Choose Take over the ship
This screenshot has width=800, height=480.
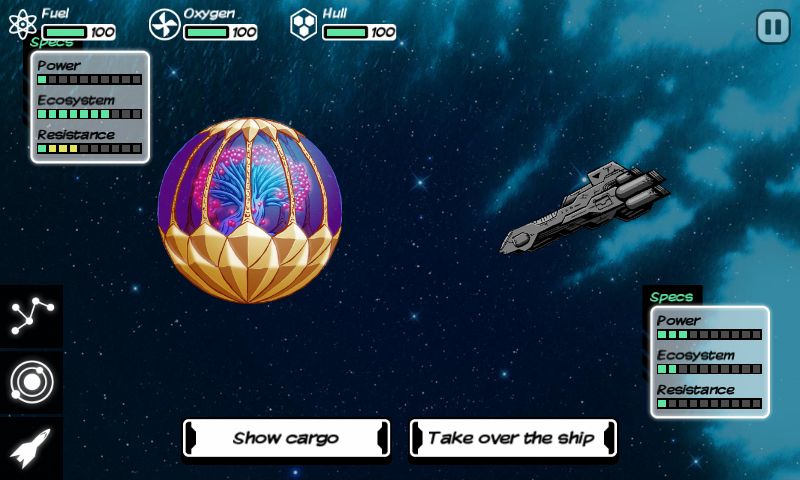pyautogui.click(x=512, y=438)
